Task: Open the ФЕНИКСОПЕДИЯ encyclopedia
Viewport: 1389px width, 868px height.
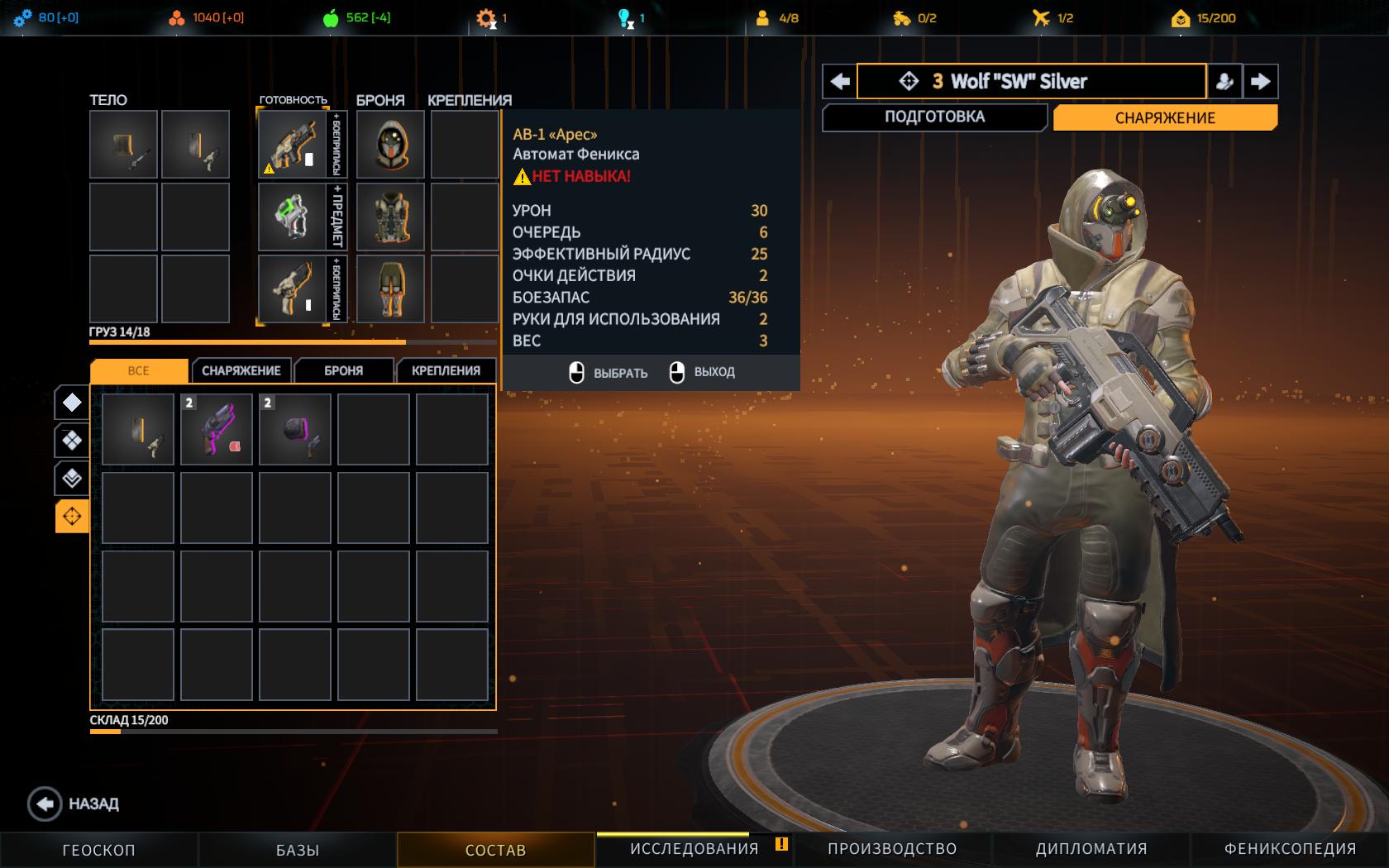Action: click(x=1290, y=849)
